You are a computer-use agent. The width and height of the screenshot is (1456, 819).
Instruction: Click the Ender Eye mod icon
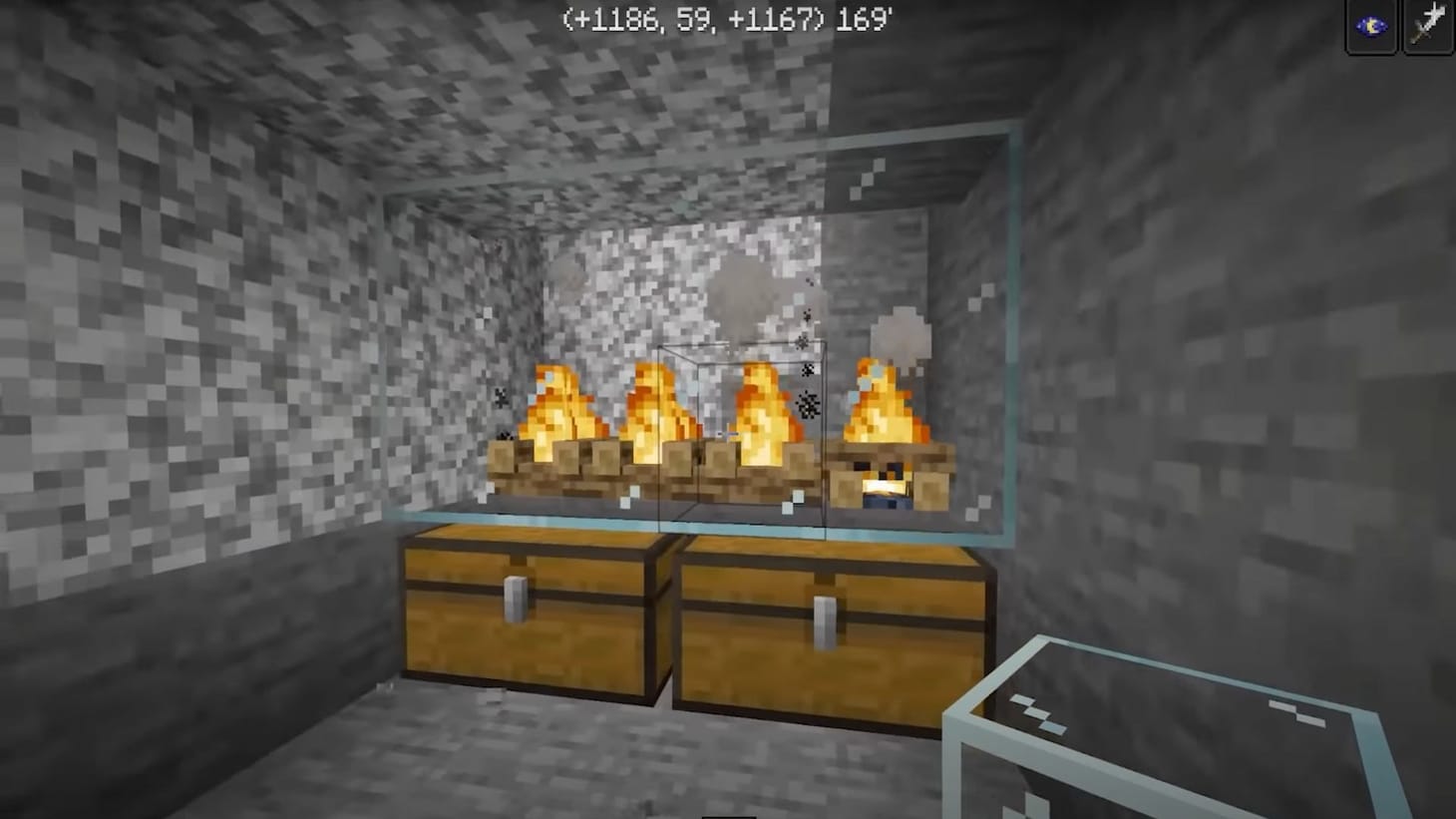pyautogui.click(x=1370, y=26)
